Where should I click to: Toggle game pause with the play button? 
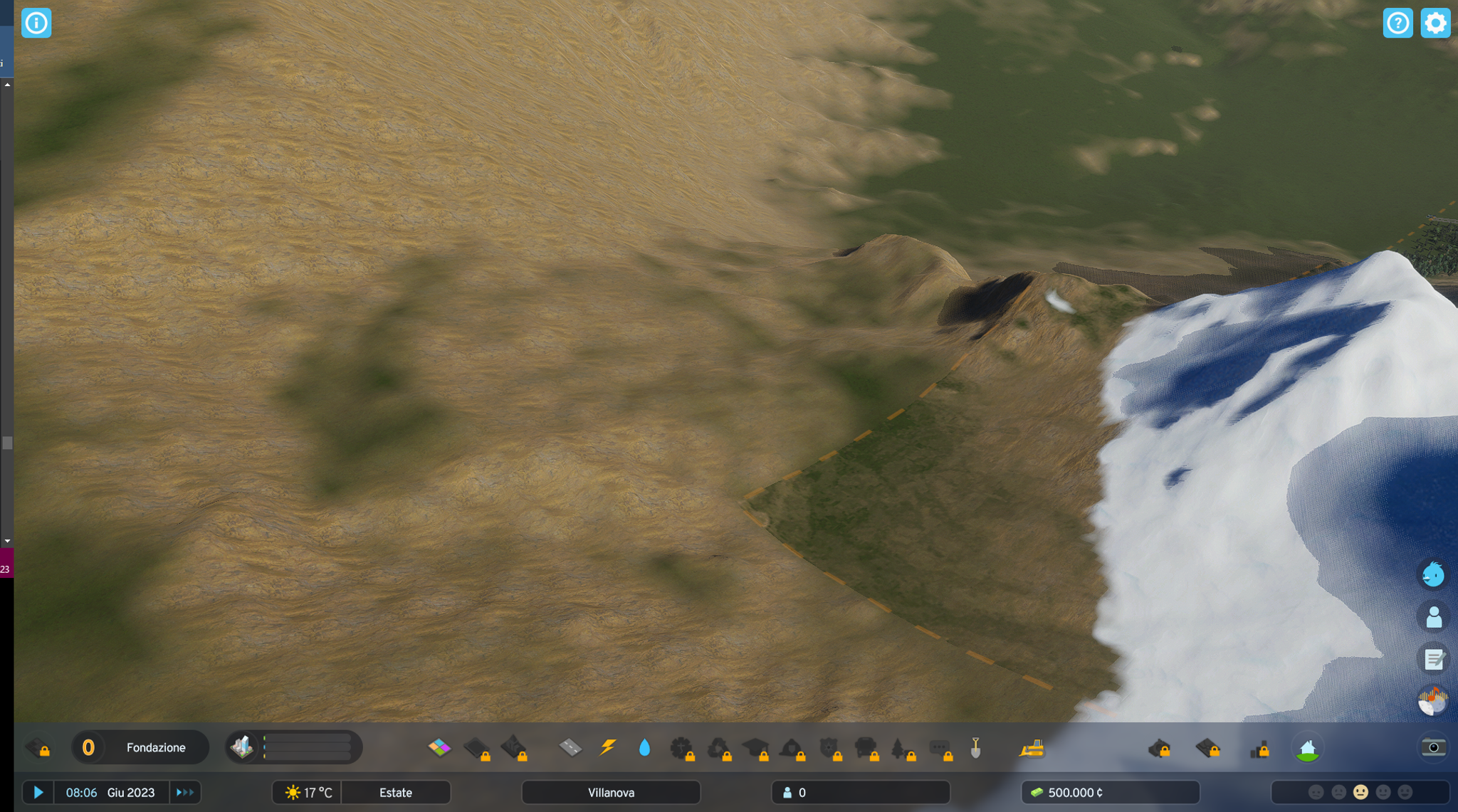38,792
